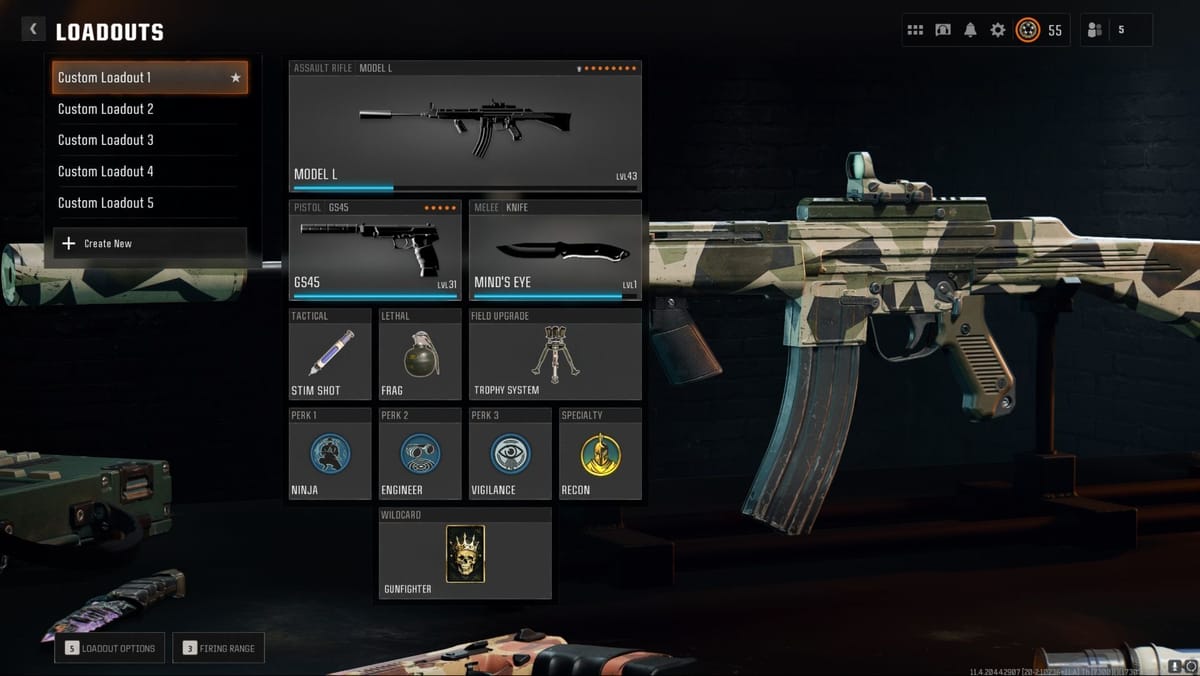Open Loadout Options
This screenshot has height=676, width=1200.
pyautogui.click(x=111, y=648)
